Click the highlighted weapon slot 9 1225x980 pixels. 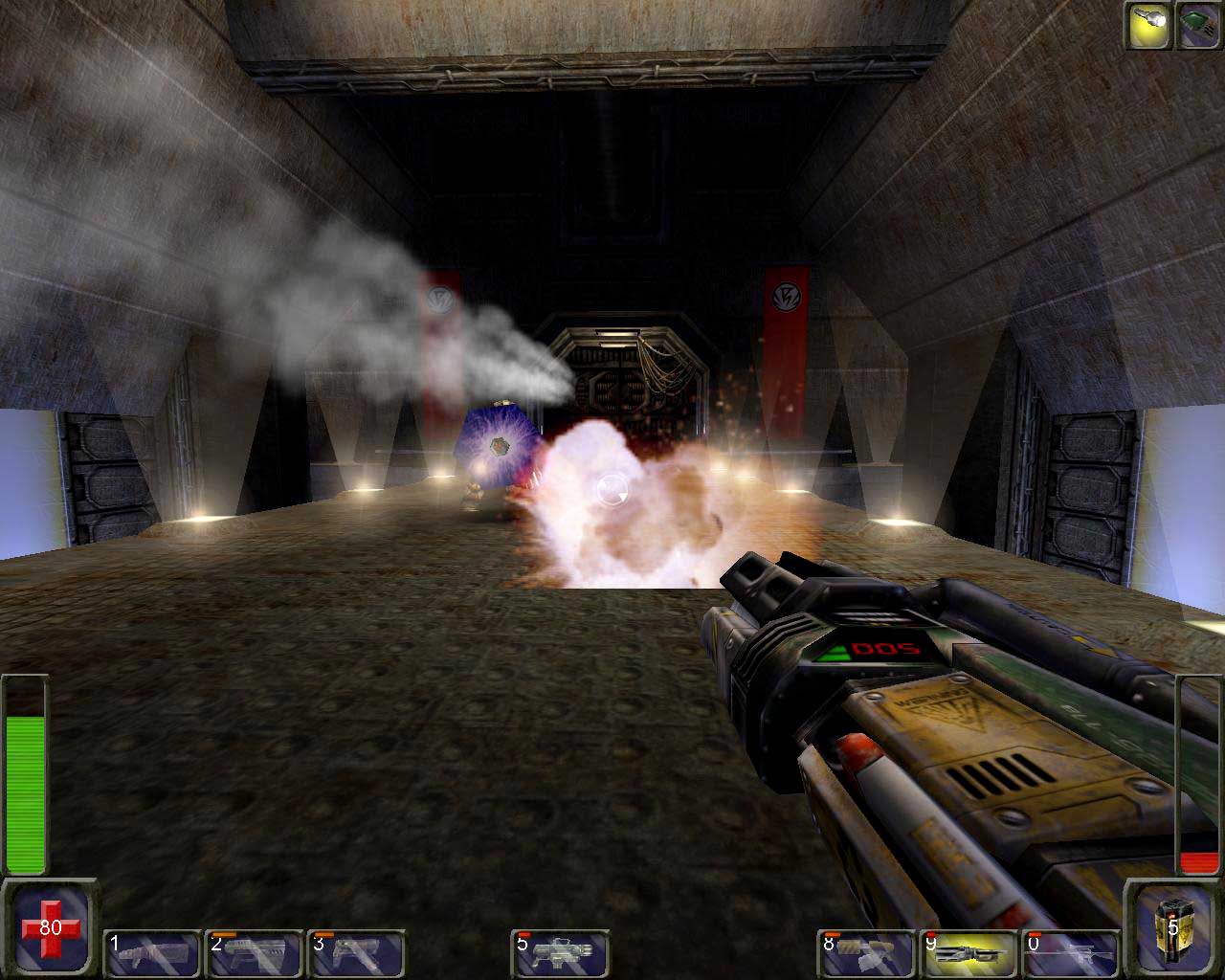969,953
